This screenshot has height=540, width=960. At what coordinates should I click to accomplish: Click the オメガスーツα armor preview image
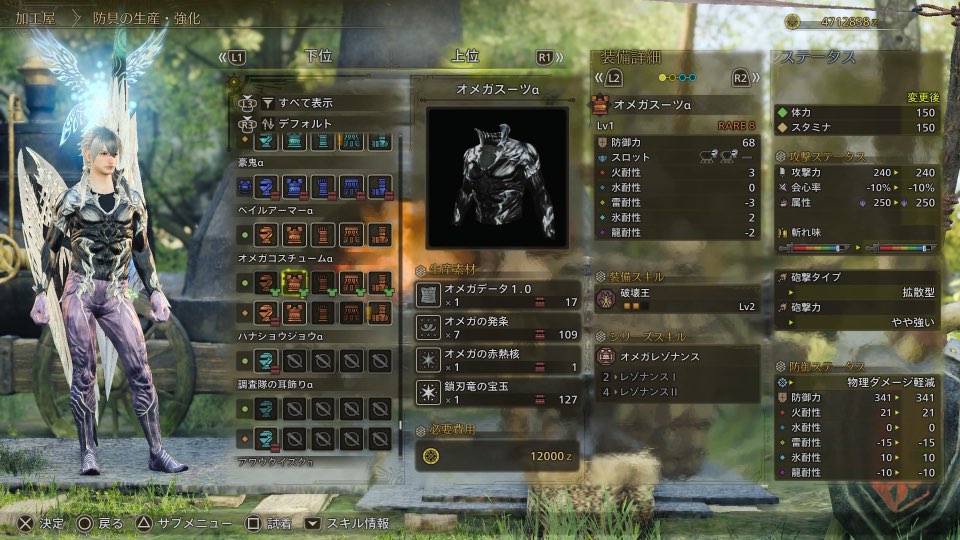tap(497, 178)
